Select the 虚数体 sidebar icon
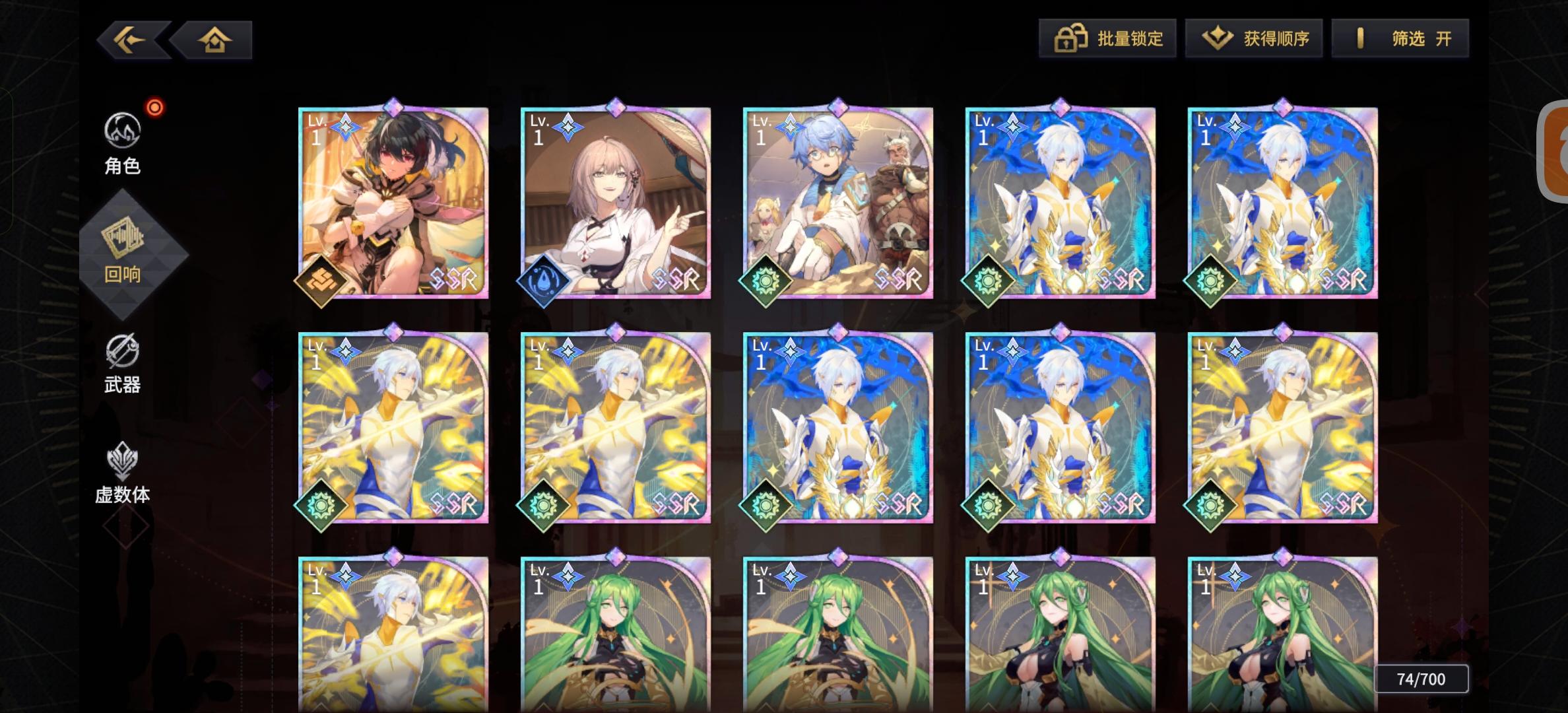Image resolution: width=1568 pixels, height=713 pixels. coord(121,462)
